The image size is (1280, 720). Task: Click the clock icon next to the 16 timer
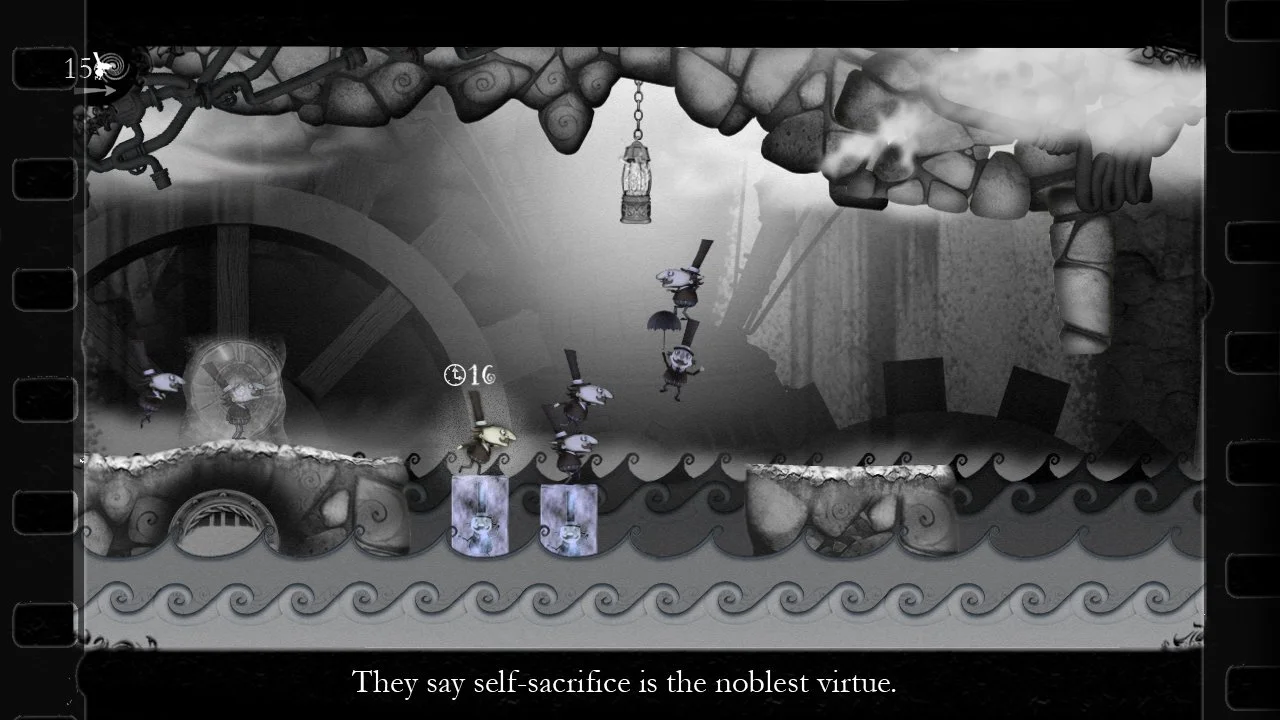pyautogui.click(x=453, y=374)
